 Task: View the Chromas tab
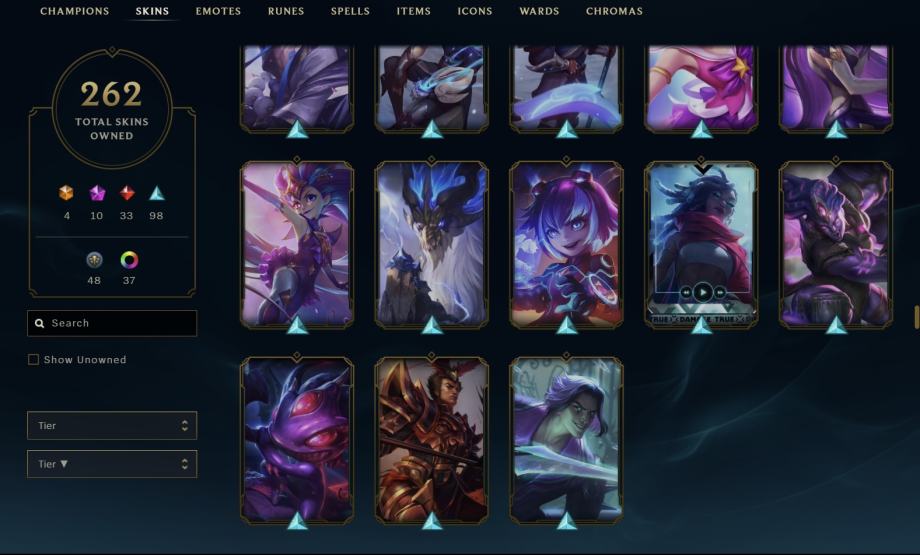[x=615, y=12]
